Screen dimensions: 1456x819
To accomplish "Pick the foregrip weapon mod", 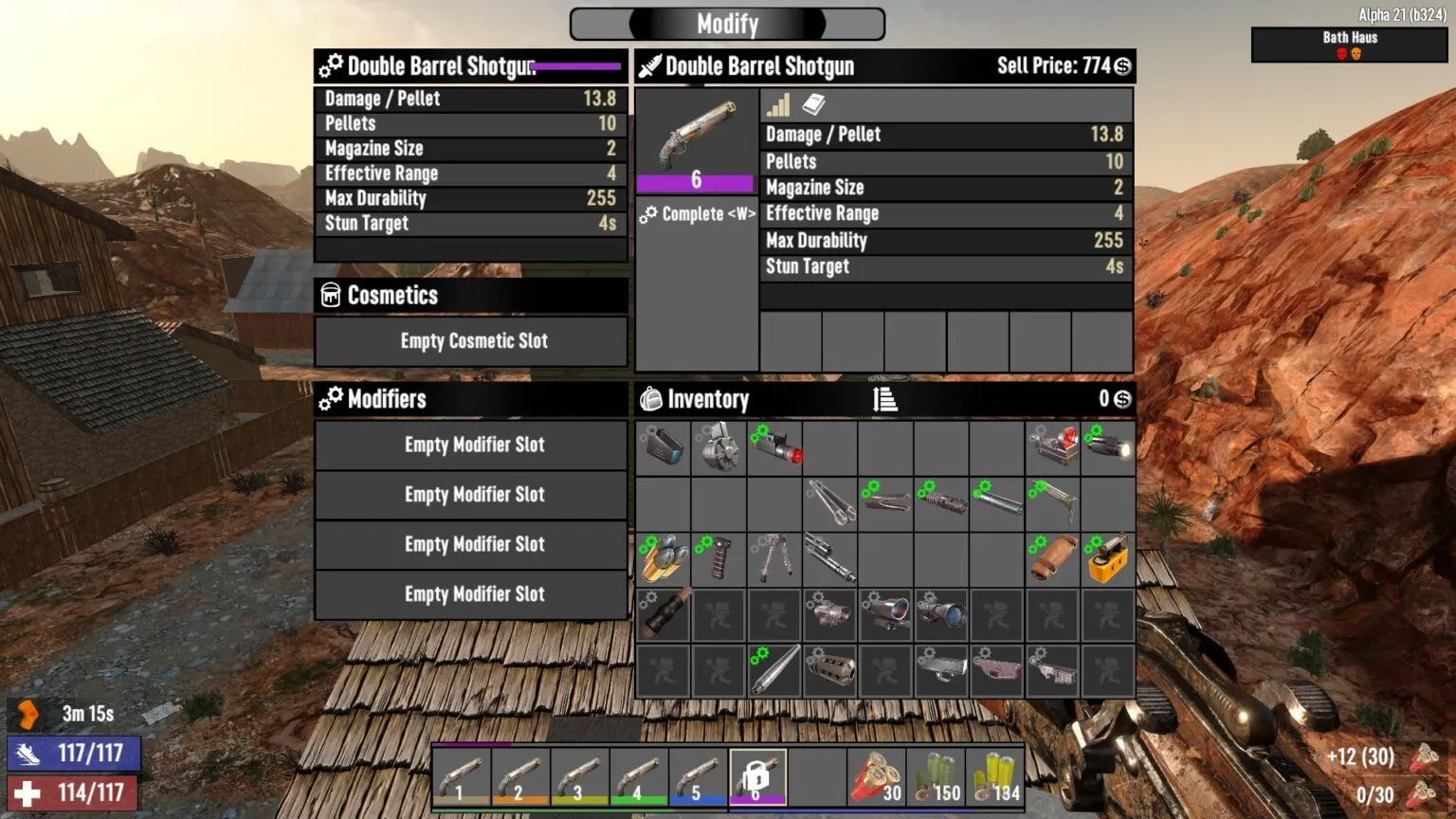I will 719,559.
